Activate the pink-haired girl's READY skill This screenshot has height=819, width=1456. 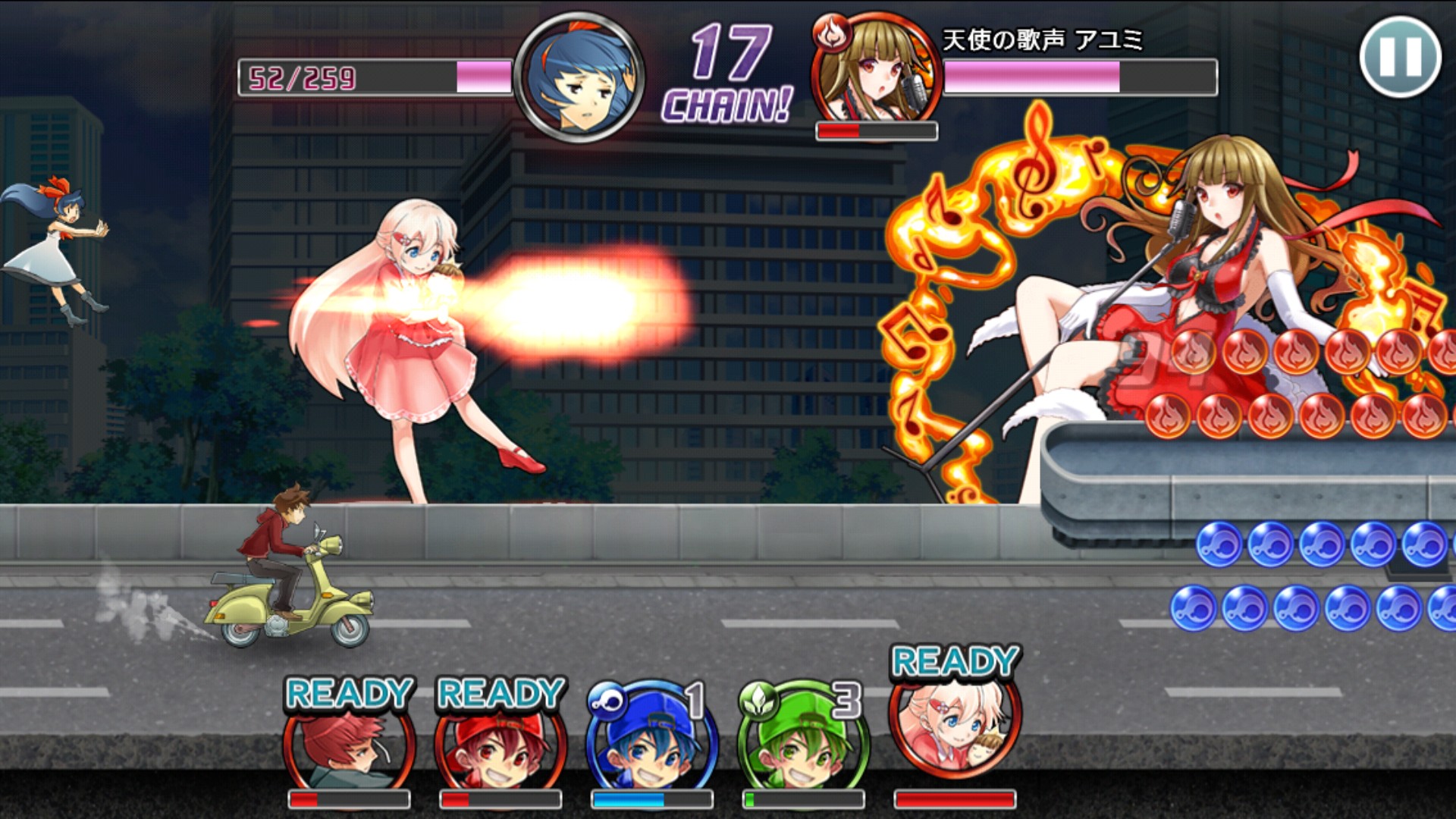tap(955, 728)
